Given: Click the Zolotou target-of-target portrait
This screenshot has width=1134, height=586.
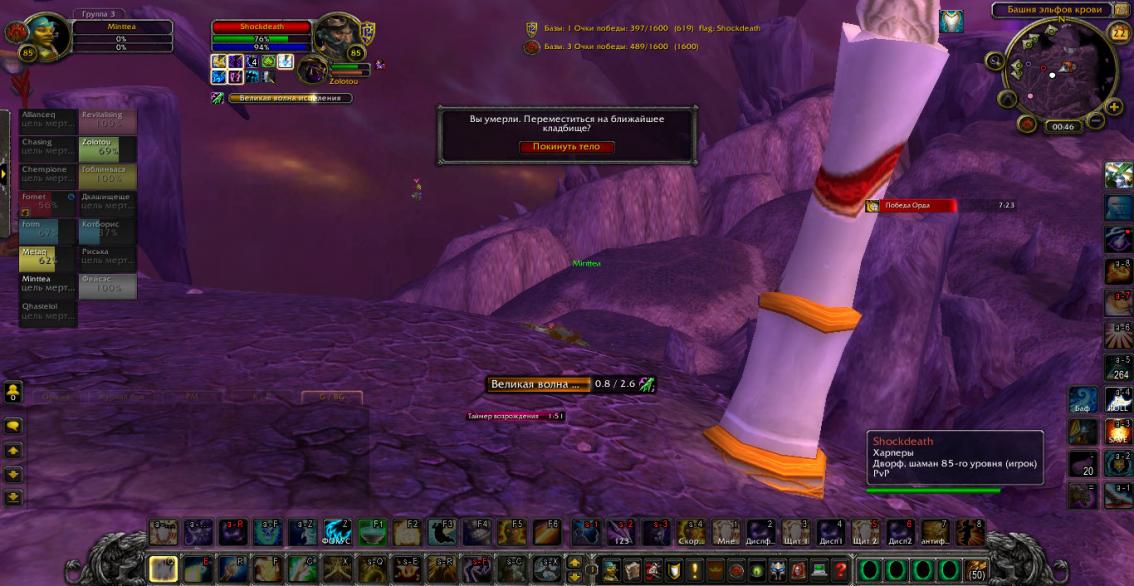Looking at the screenshot, I should click(314, 69).
